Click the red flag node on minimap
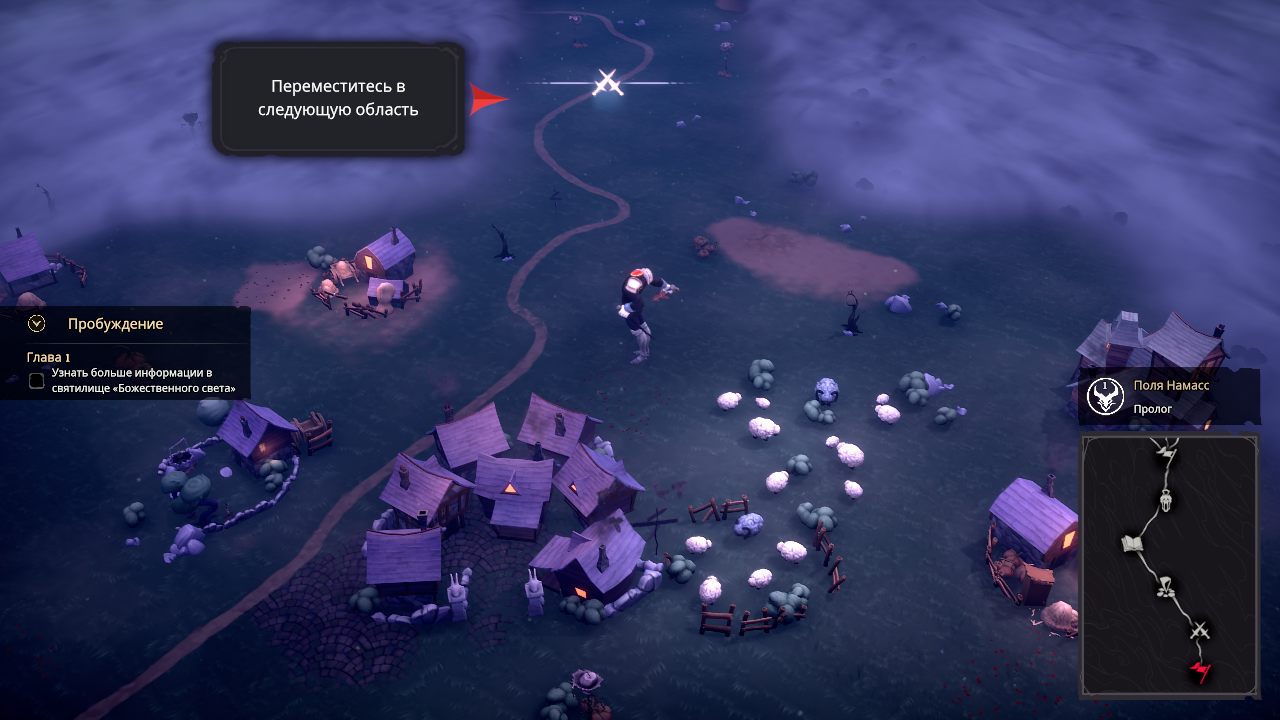 (x=1200, y=671)
